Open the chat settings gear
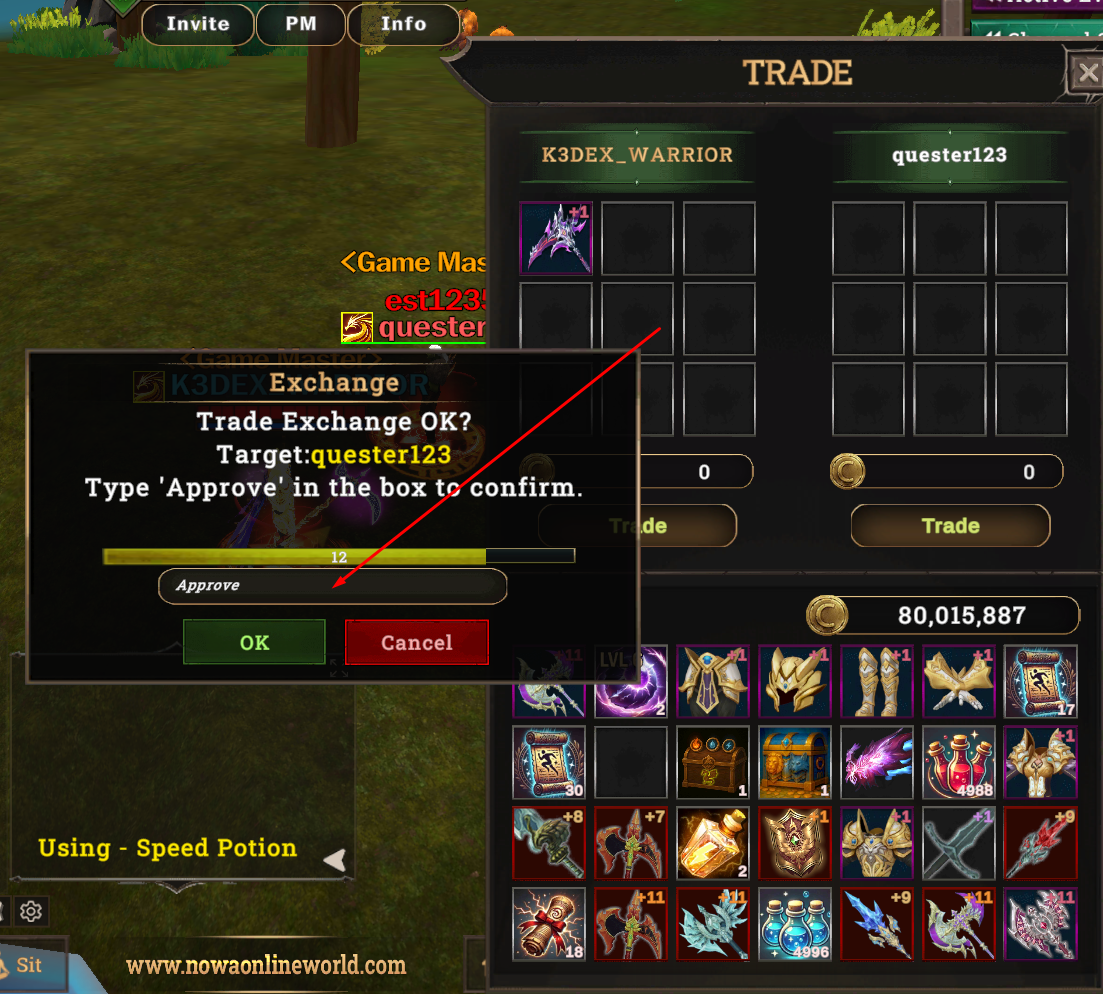 click(31, 911)
